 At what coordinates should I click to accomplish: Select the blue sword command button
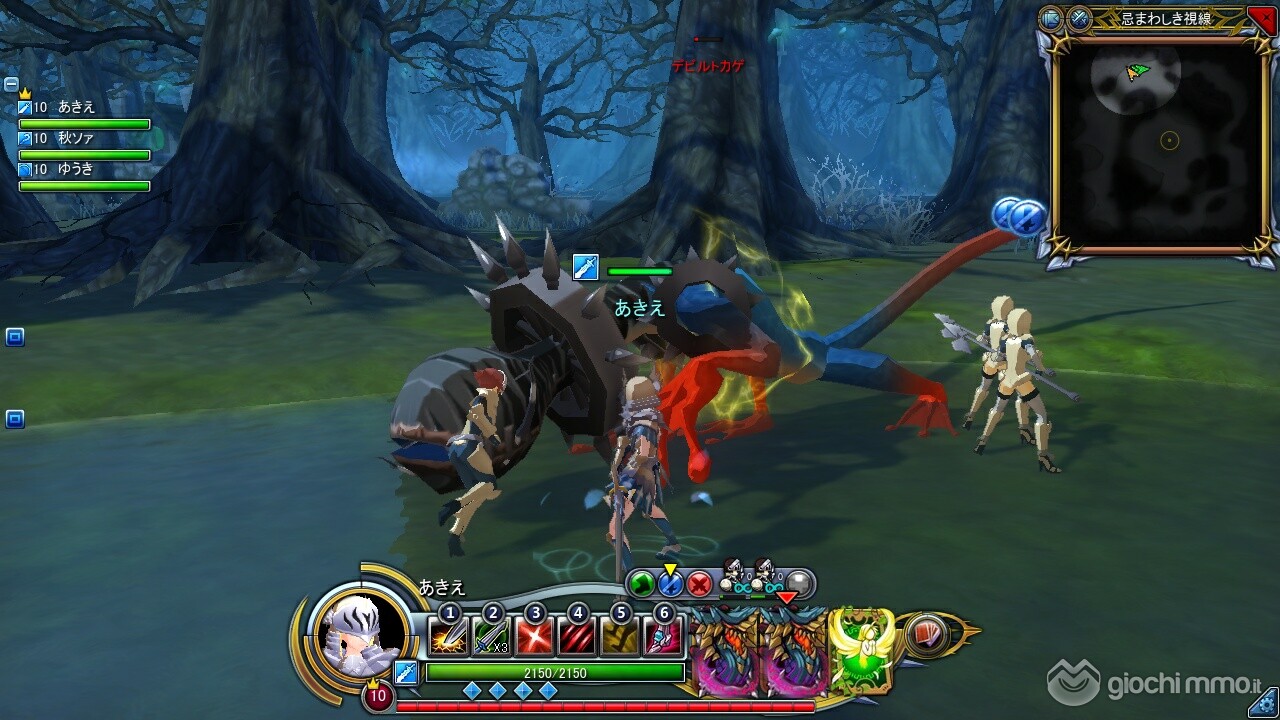point(670,584)
